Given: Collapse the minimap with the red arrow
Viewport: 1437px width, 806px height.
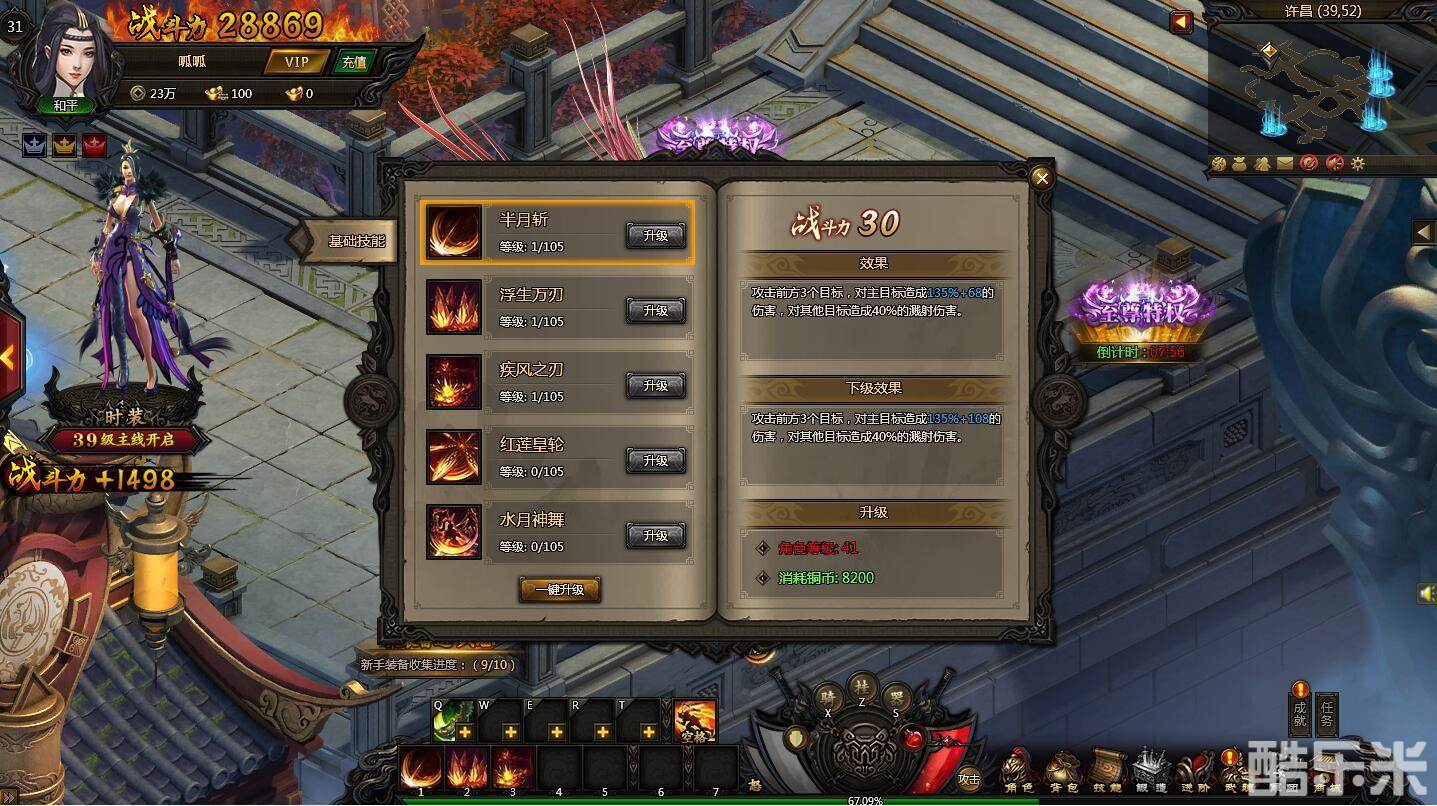Looking at the screenshot, I should (1181, 22).
